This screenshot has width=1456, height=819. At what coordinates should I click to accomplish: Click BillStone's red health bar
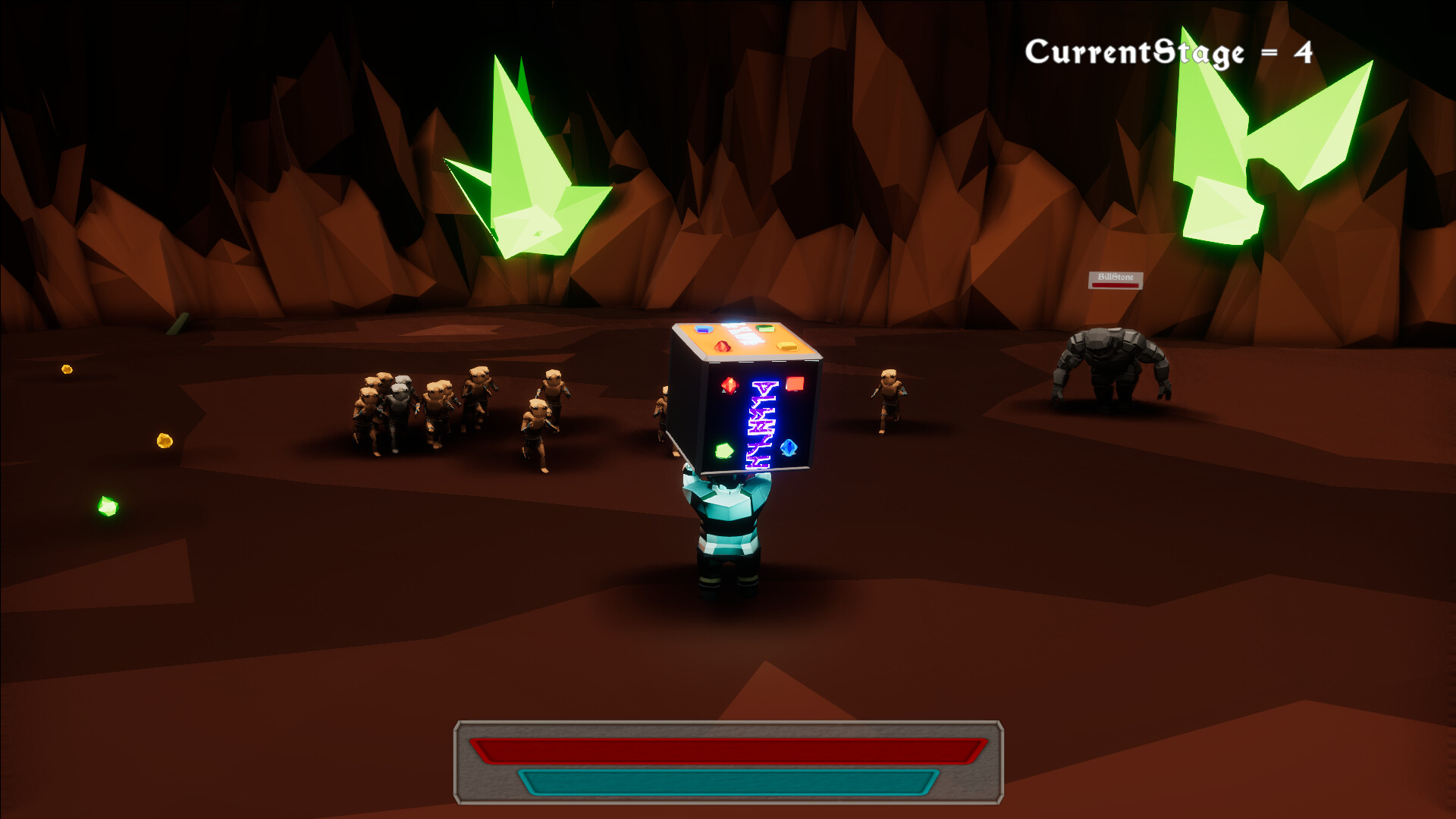[x=1116, y=285]
